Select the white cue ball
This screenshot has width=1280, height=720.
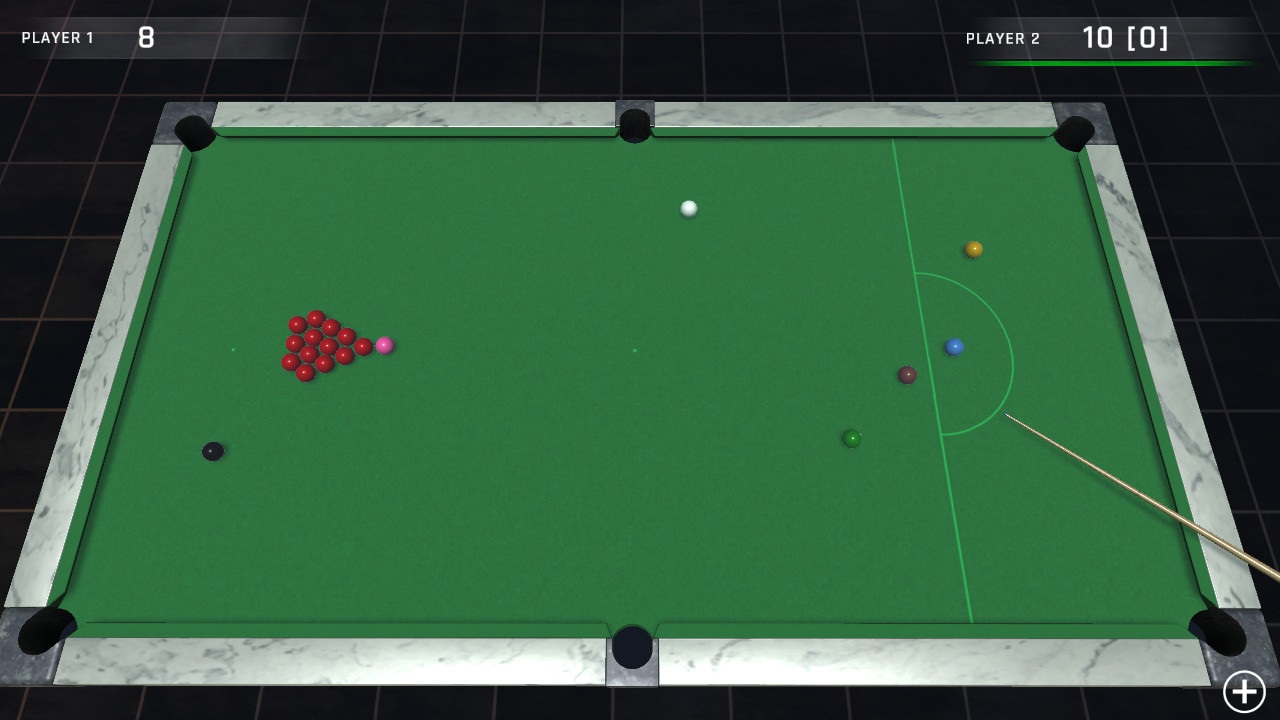pos(688,209)
